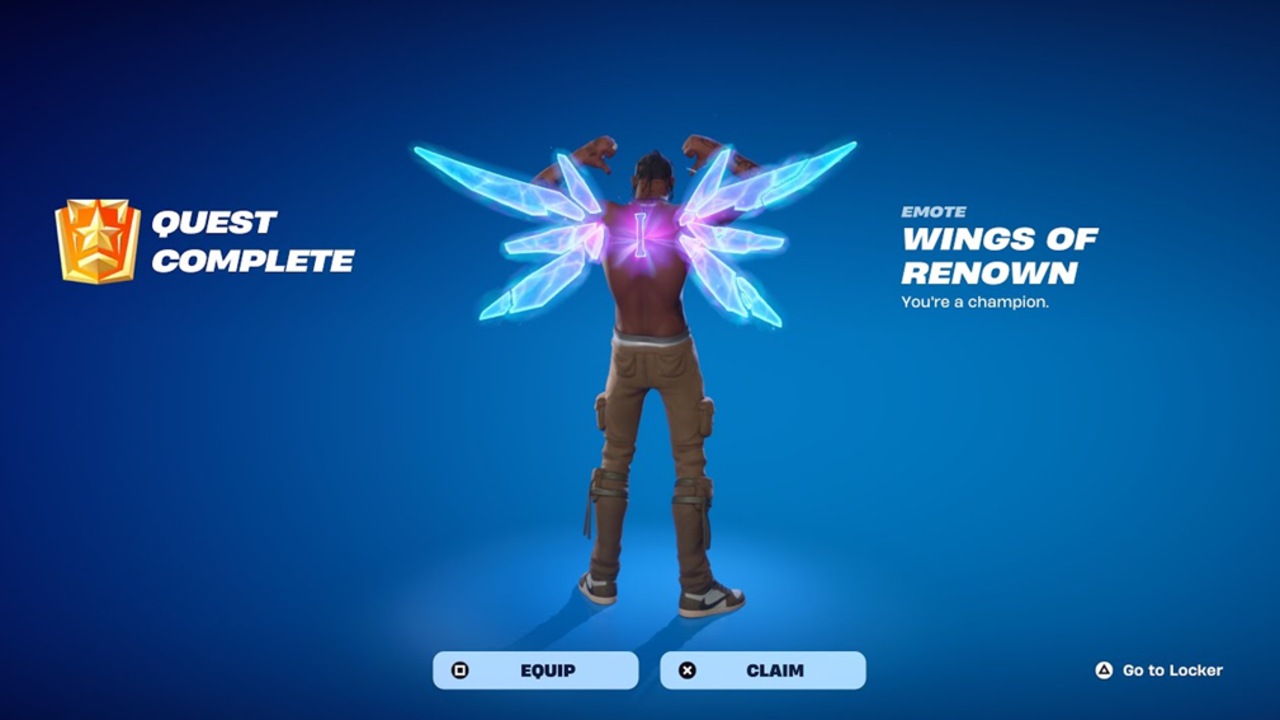Click the EMOTE category label
The height and width of the screenshot is (720, 1280).
click(932, 212)
